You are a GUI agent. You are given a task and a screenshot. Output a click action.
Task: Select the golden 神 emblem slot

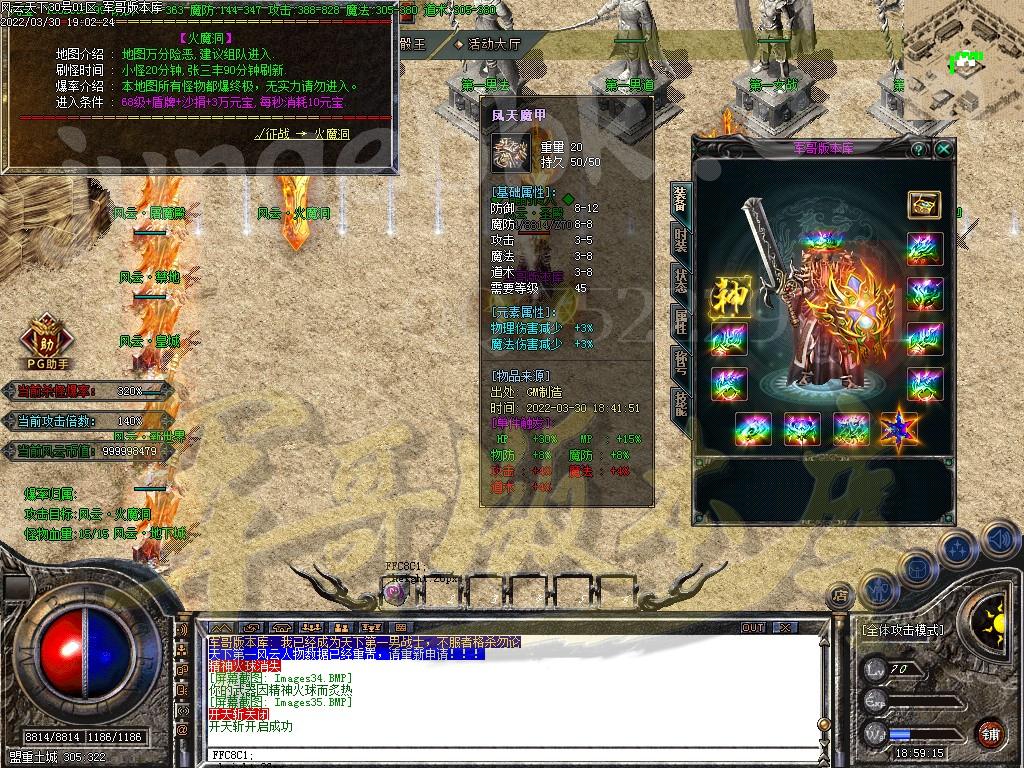click(729, 296)
